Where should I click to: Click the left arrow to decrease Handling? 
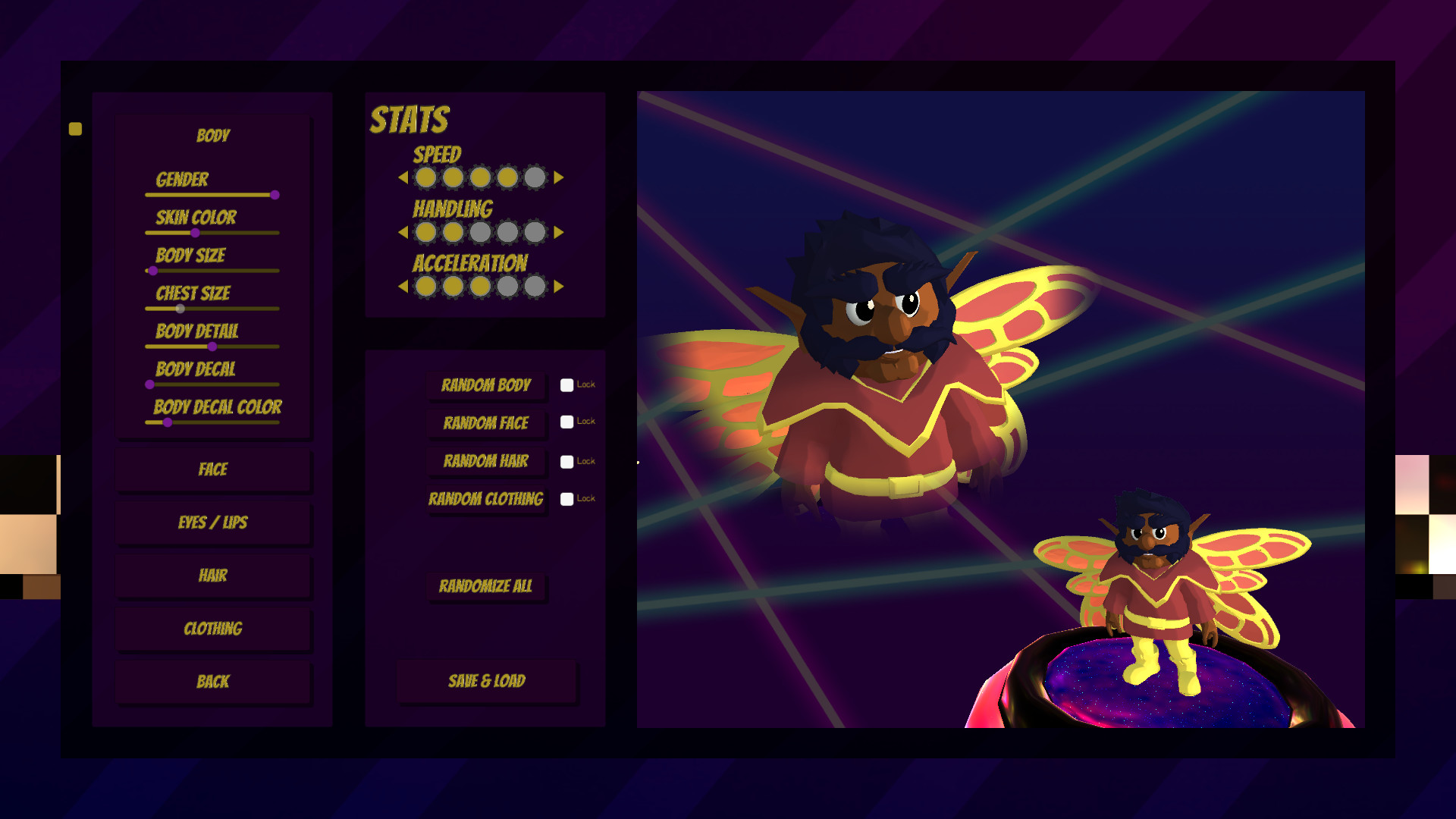pyautogui.click(x=403, y=233)
